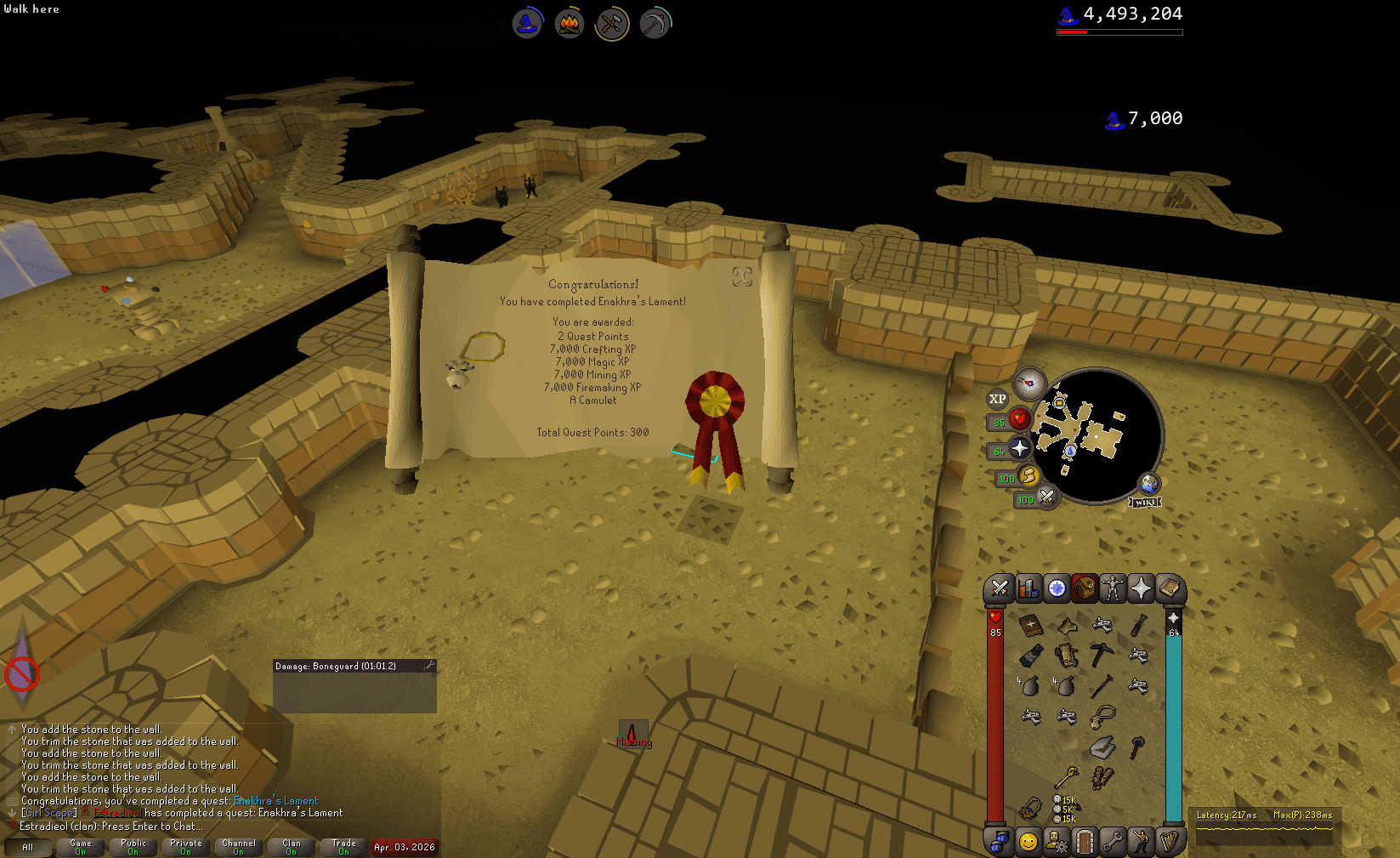Toggle the XP drops orb
This screenshot has width=1400, height=858.
click(997, 399)
